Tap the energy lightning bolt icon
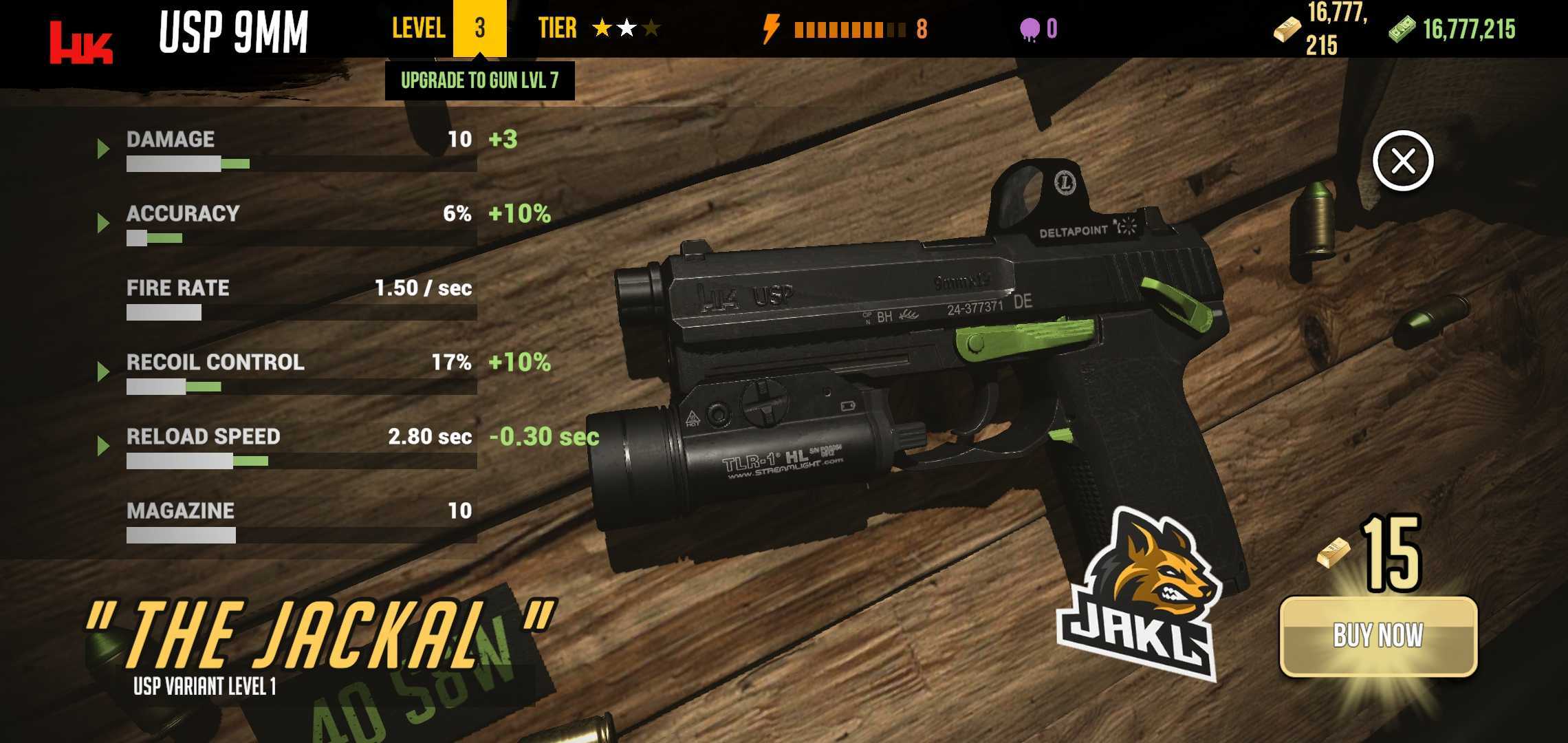The height and width of the screenshot is (743, 1568). click(x=771, y=29)
